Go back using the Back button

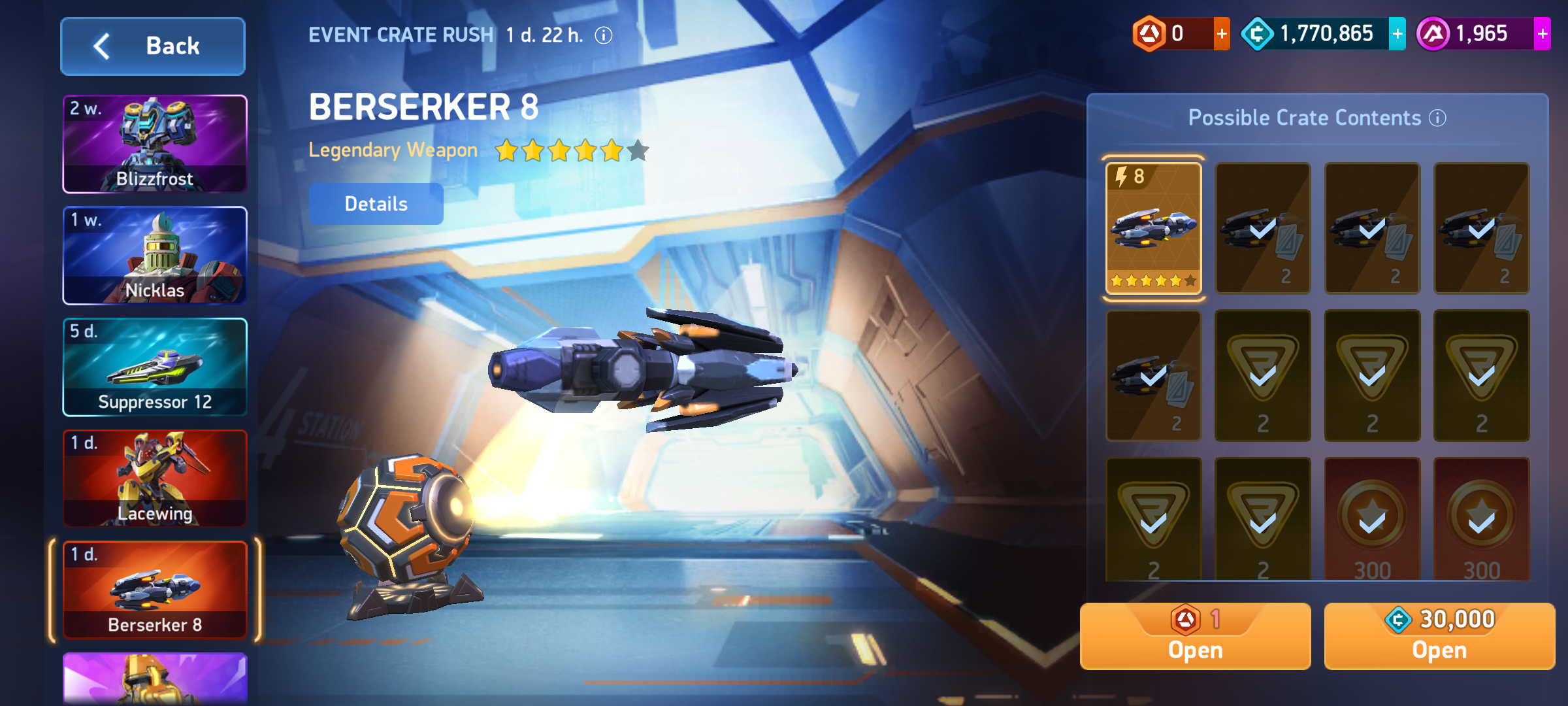coord(153,46)
